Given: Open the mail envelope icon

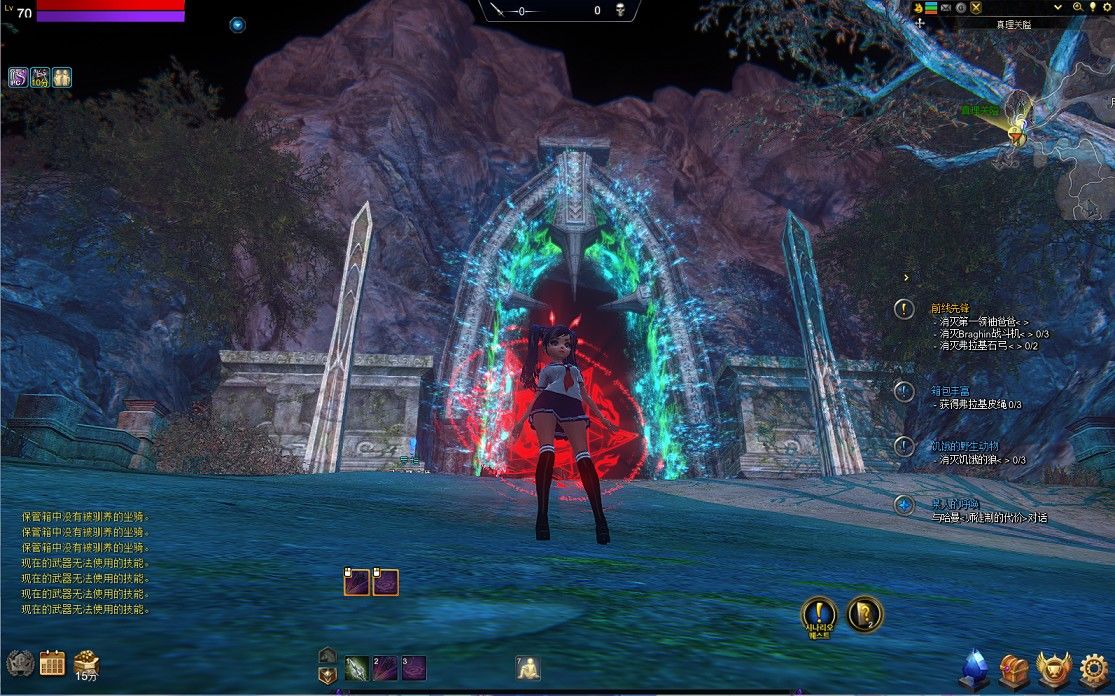Looking at the screenshot, I should click(x=945, y=8).
